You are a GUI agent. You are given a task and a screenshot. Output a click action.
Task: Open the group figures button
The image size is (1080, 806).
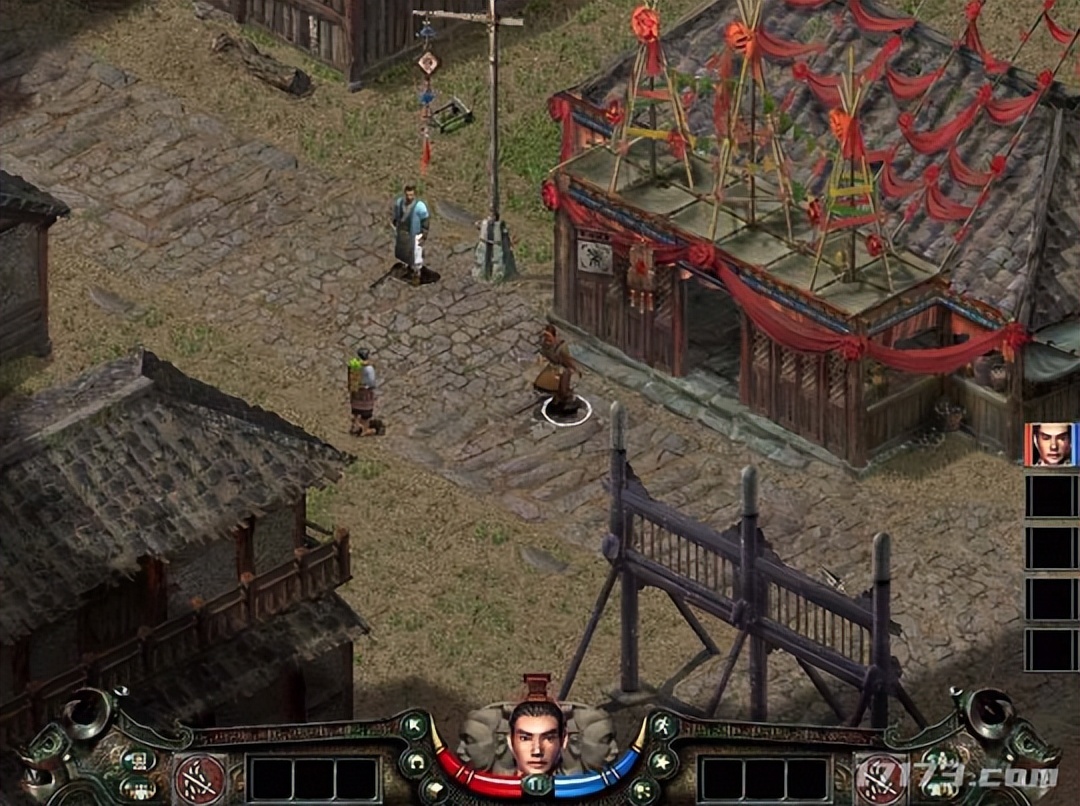point(138,788)
